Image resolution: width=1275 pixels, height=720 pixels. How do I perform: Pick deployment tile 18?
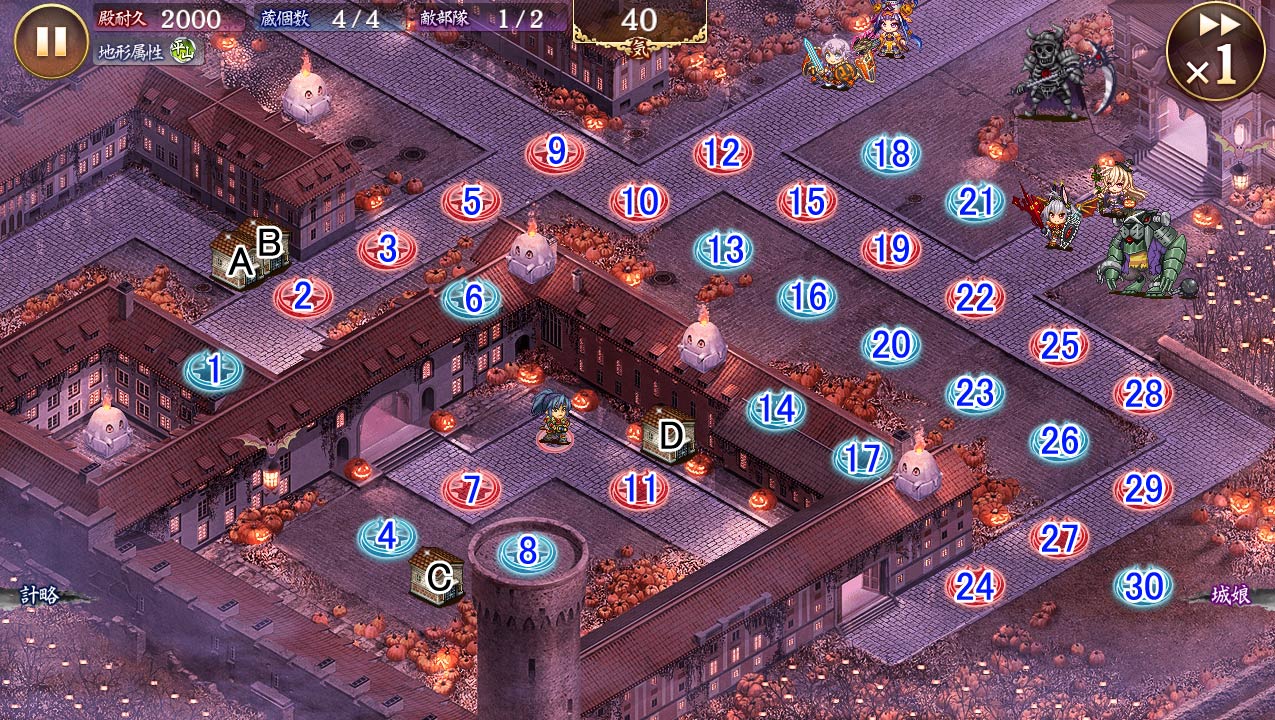coord(891,154)
